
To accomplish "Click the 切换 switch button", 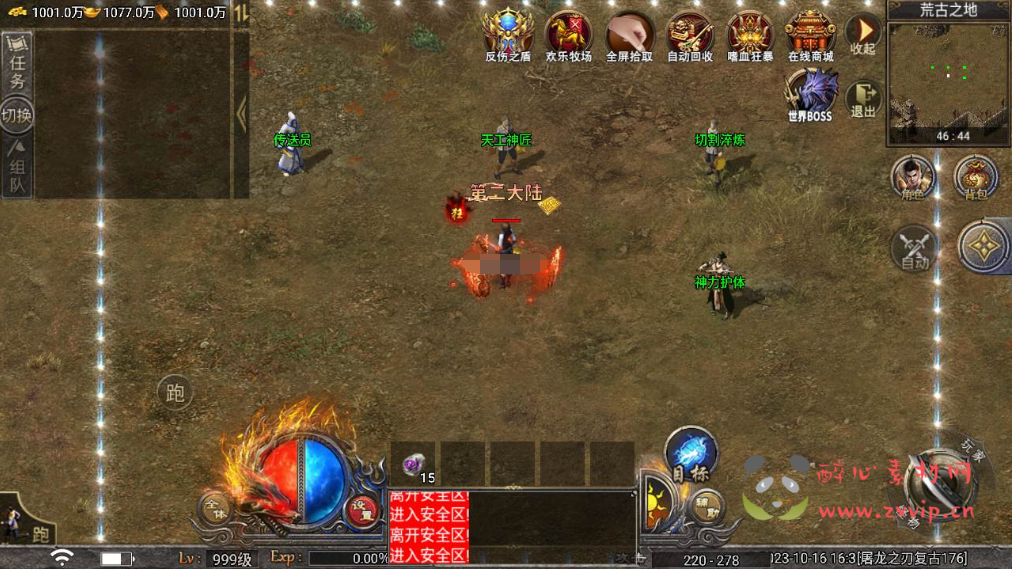I will click(18, 115).
